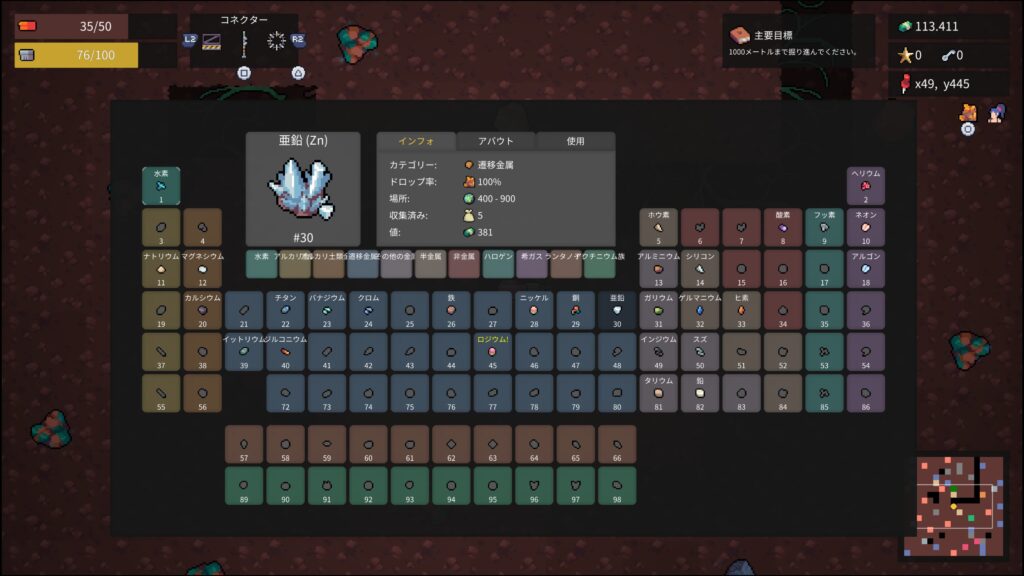Pick the ネオン element tile
1024x576 pixels.
pyautogui.click(x=866, y=228)
